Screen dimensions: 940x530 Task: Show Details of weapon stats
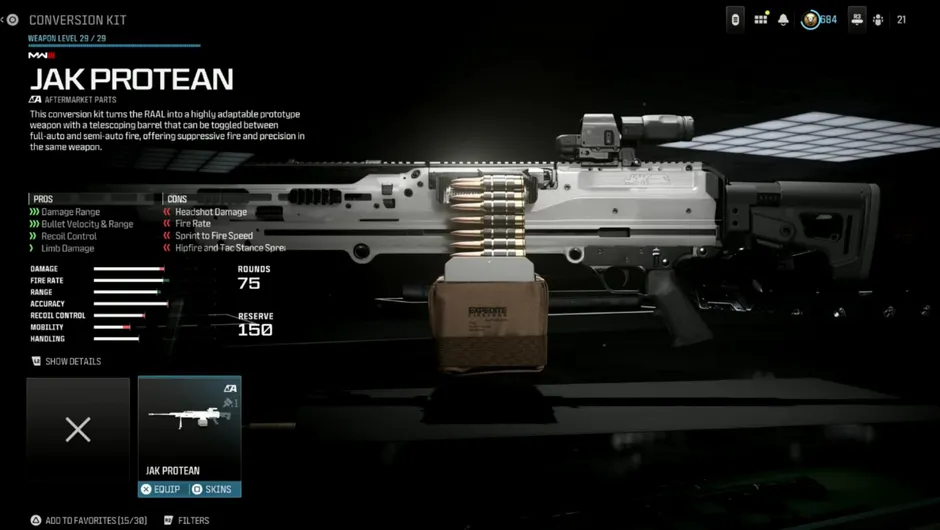point(68,361)
